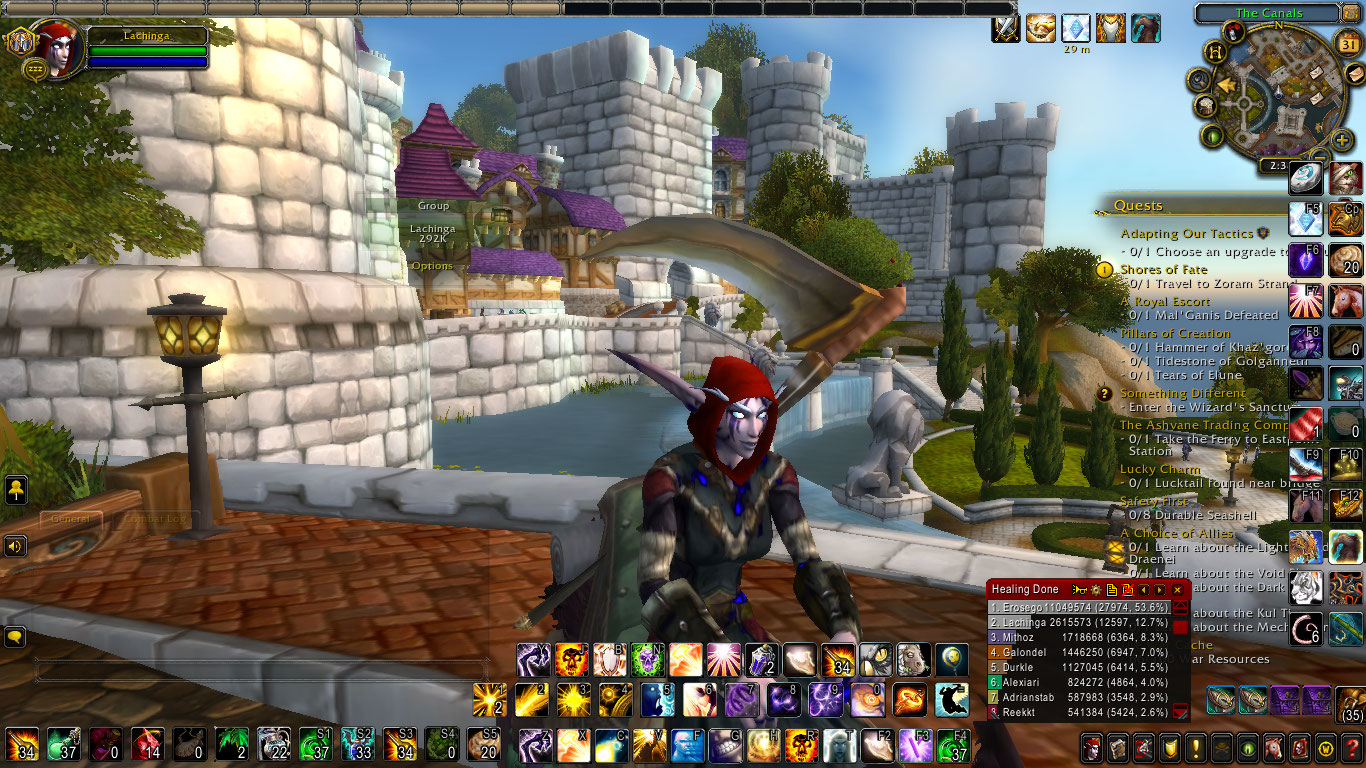The image size is (1366, 768).
Task: Open the character info micro button
Action: (1091, 748)
